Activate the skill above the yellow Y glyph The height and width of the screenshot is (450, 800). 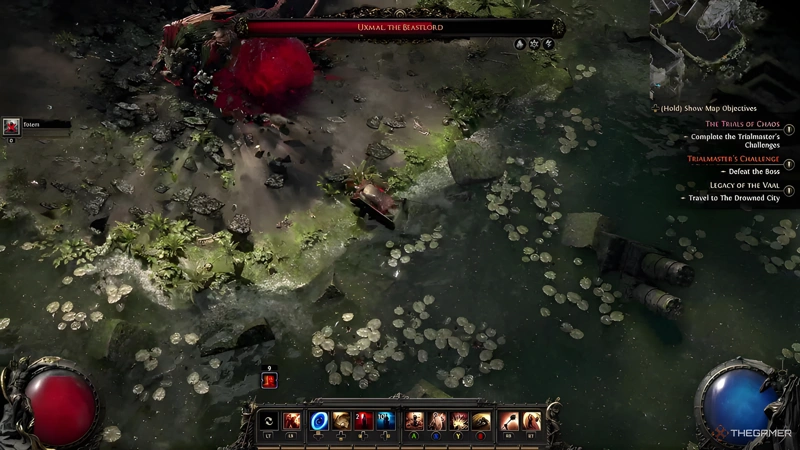(x=459, y=421)
